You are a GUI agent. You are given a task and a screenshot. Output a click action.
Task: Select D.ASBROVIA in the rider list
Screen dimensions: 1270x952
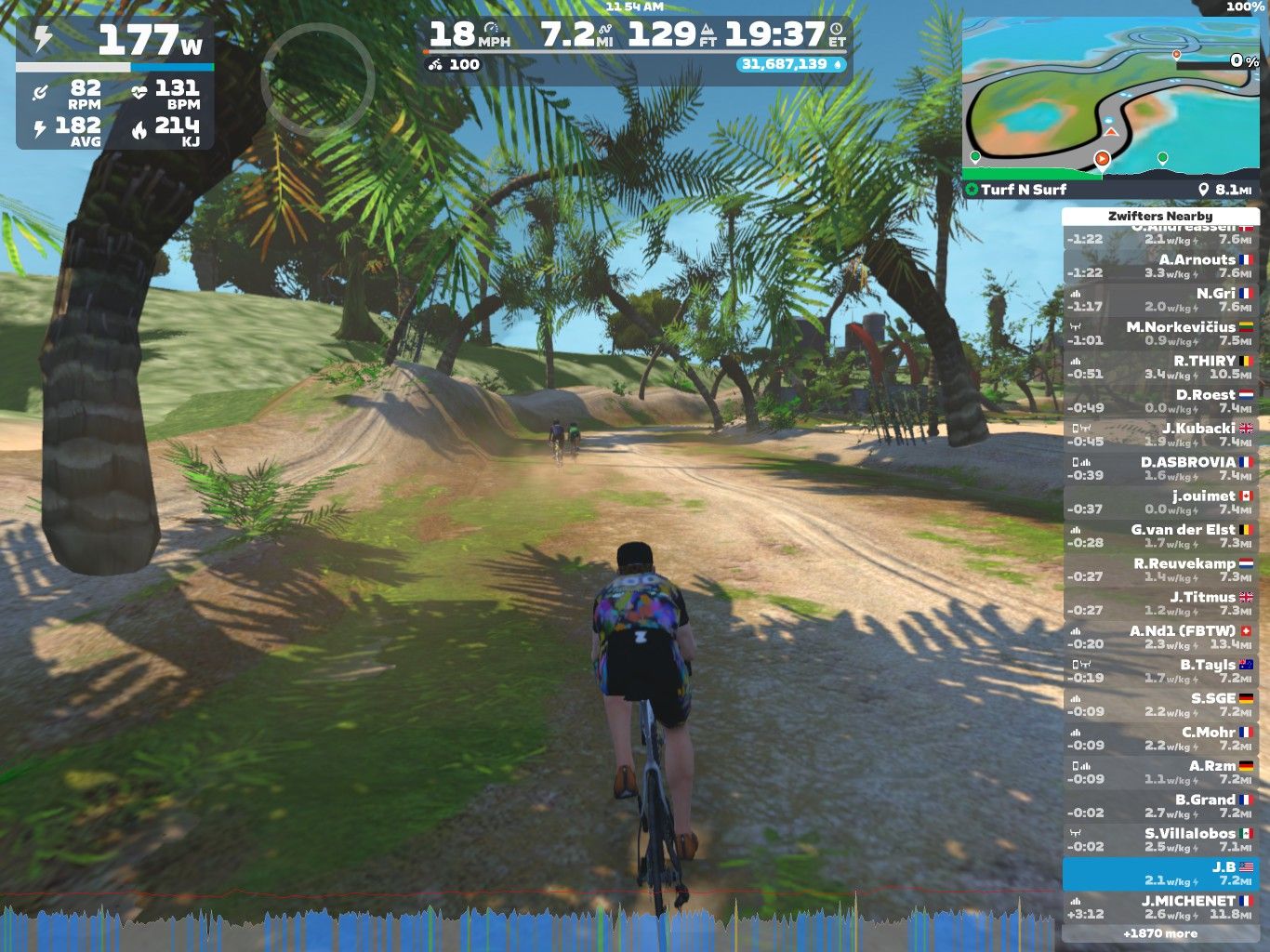click(1160, 469)
